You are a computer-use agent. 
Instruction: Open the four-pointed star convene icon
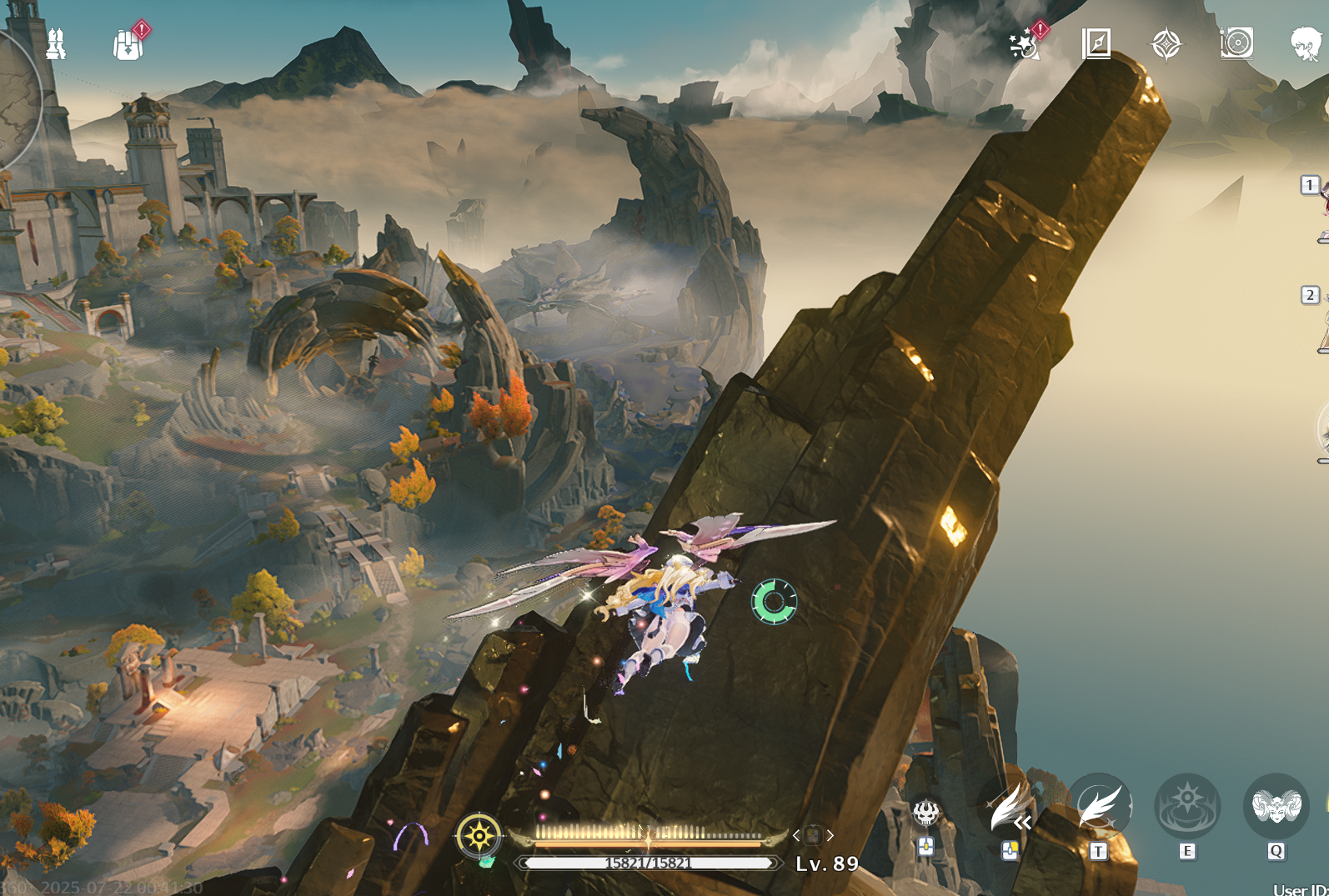(1166, 44)
